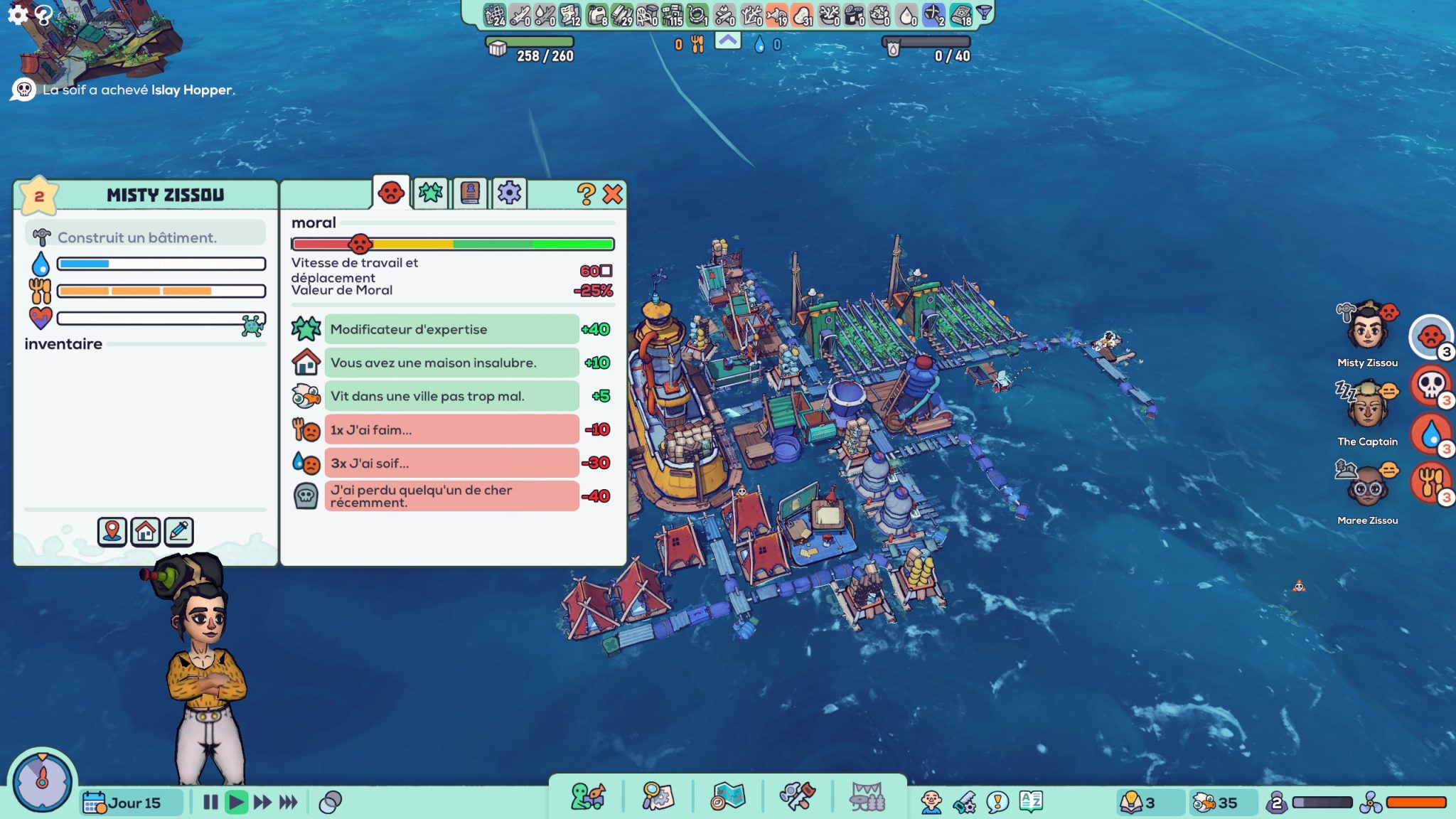Image resolution: width=1456 pixels, height=819 pixels.
Task: Switch to the expertise star tab
Action: pyautogui.click(x=430, y=193)
